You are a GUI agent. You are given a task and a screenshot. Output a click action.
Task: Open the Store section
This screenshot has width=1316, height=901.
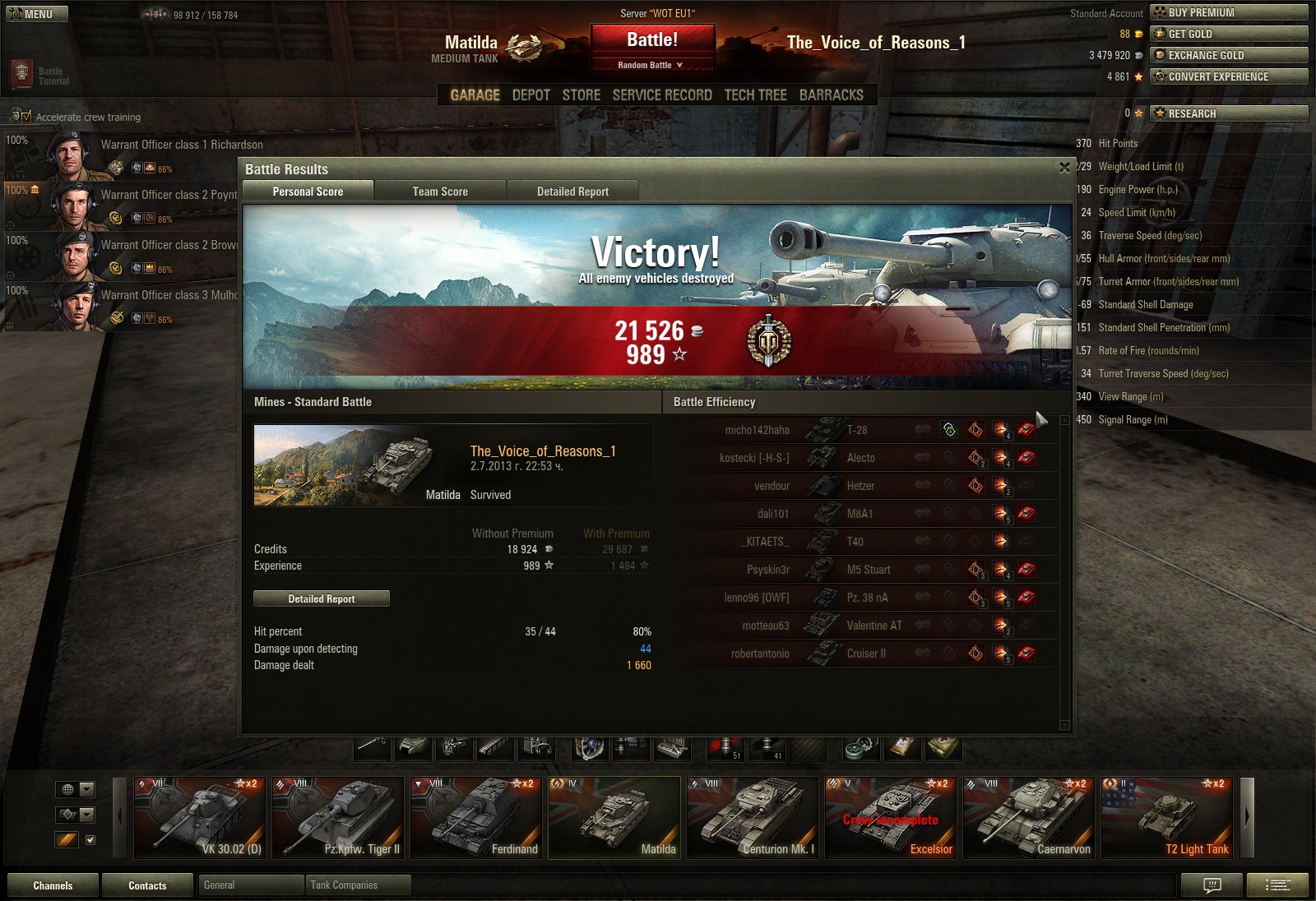[x=581, y=95]
